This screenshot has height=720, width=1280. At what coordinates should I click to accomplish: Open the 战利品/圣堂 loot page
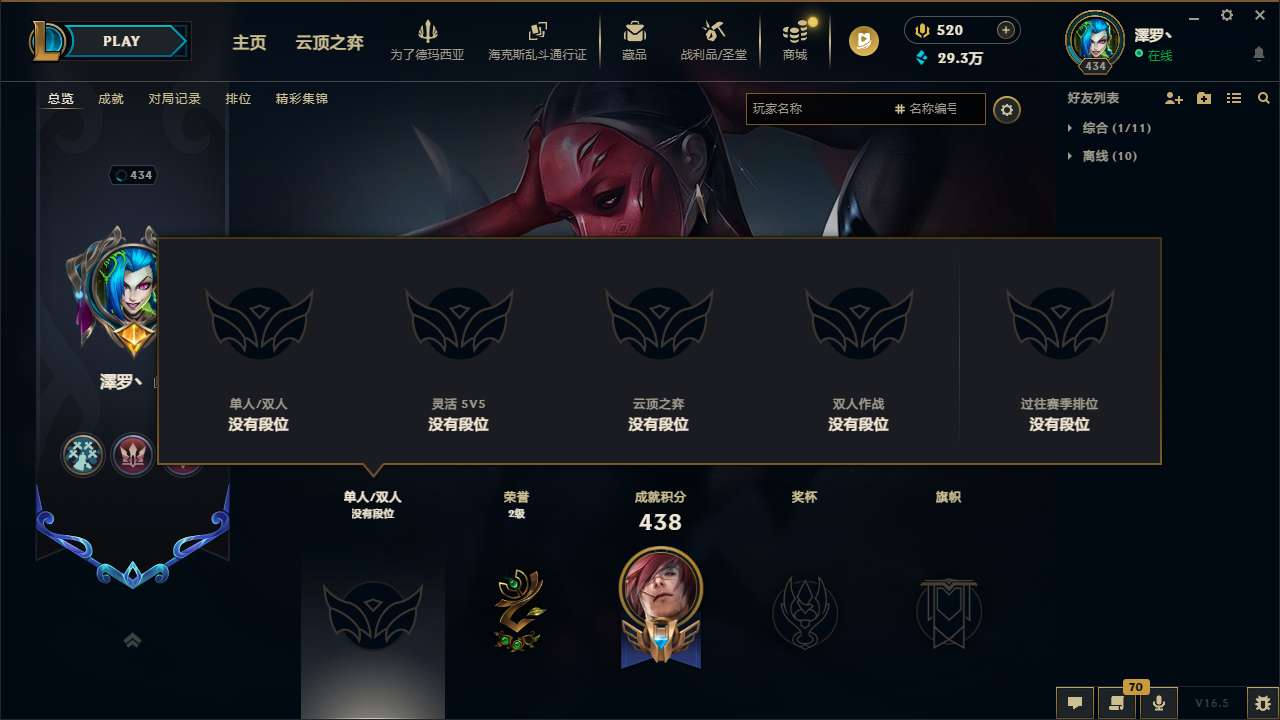[714, 41]
